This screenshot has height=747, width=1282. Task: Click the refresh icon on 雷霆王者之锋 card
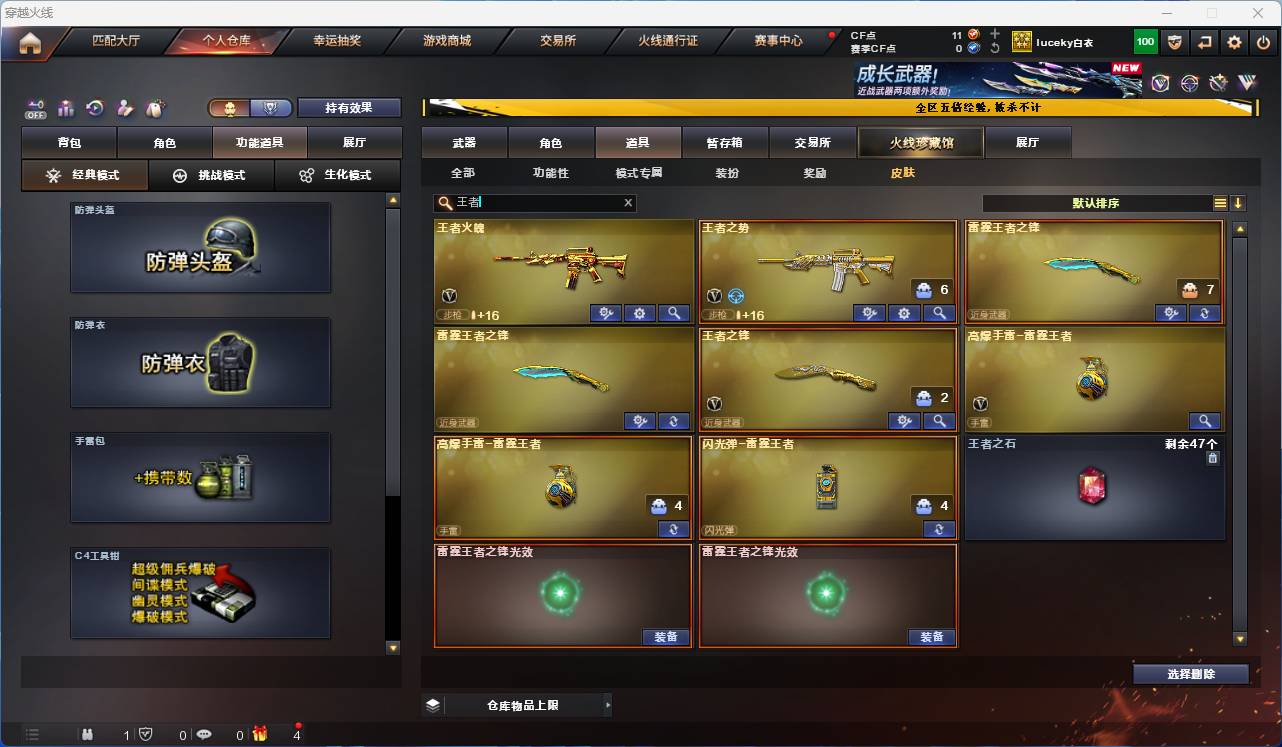coord(1204,313)
